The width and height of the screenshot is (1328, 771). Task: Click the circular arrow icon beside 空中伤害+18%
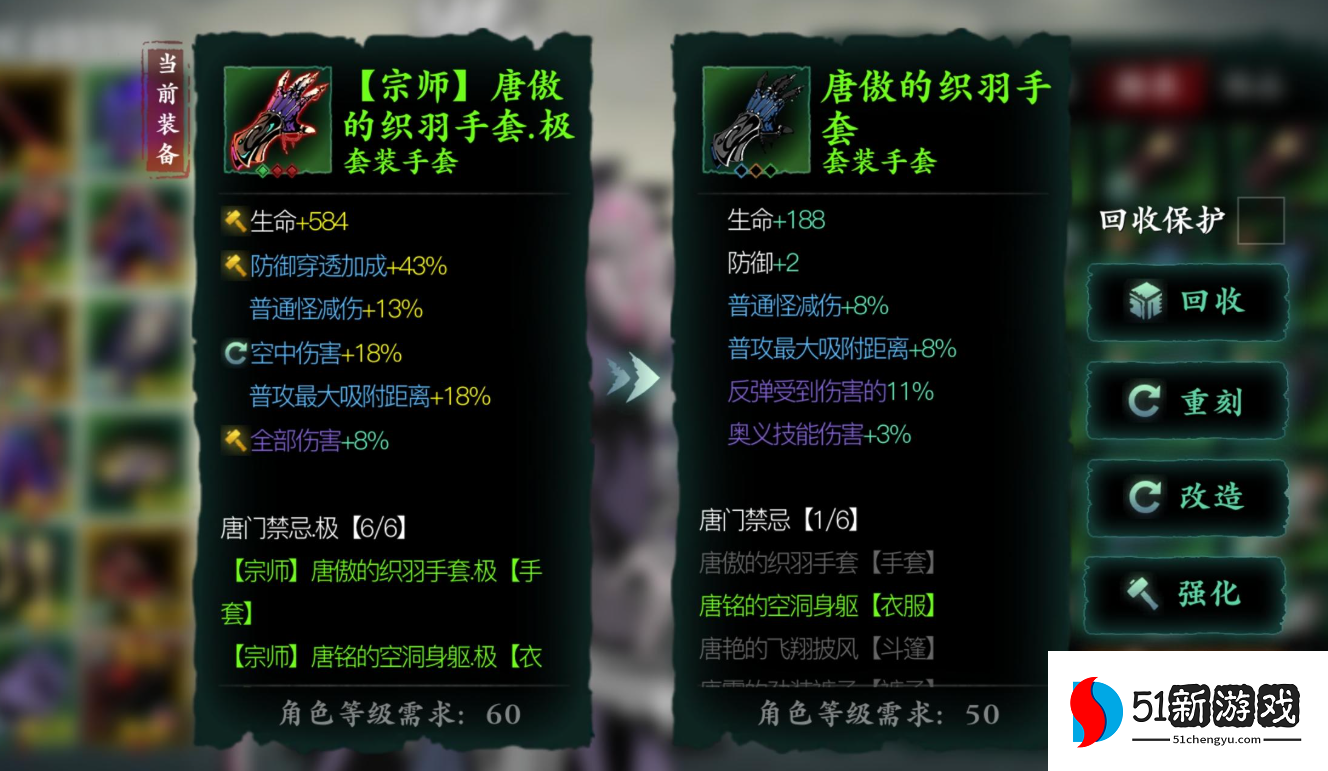[236, 353]
